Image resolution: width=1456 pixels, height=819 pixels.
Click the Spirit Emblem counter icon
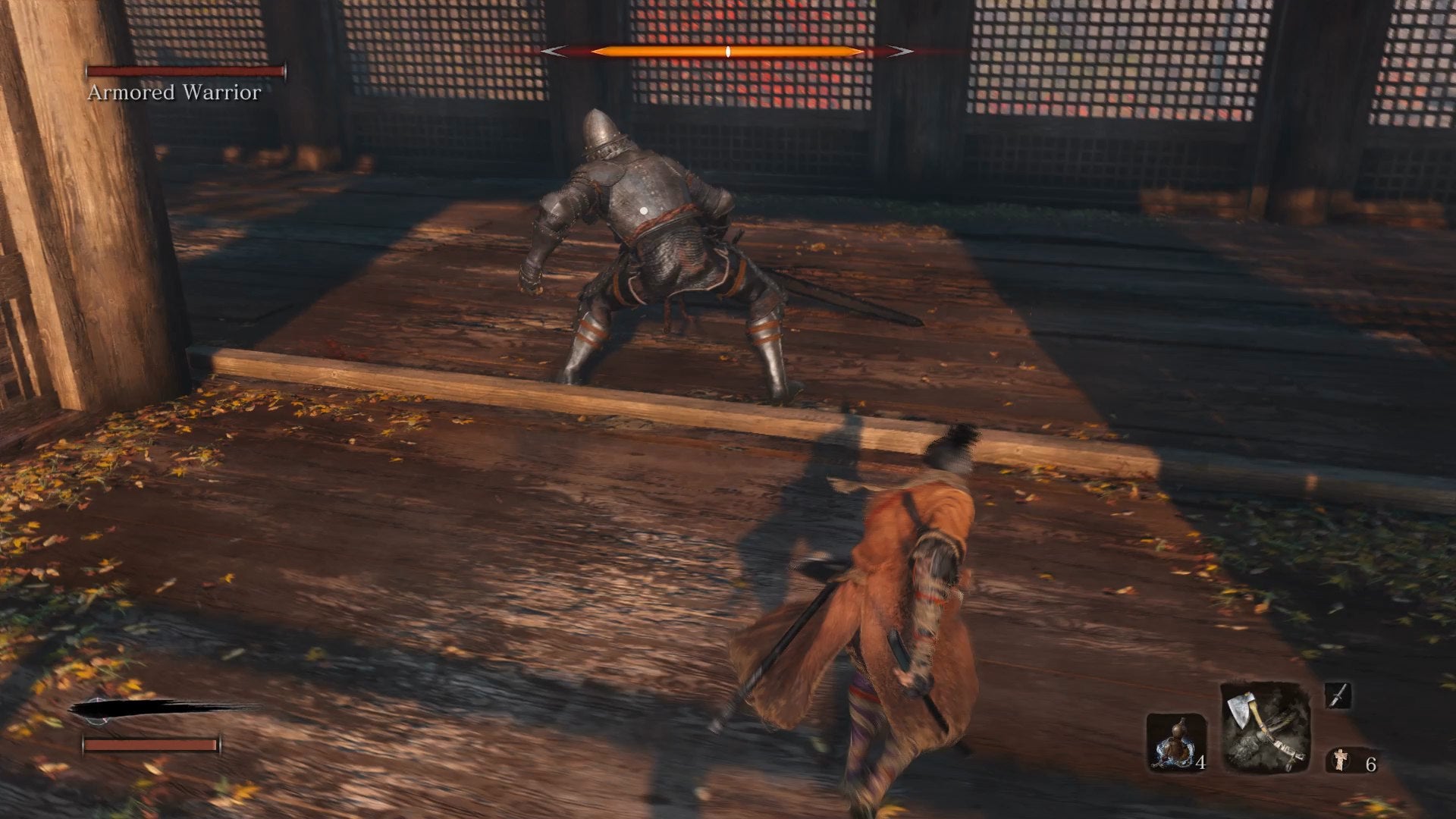1341,760
